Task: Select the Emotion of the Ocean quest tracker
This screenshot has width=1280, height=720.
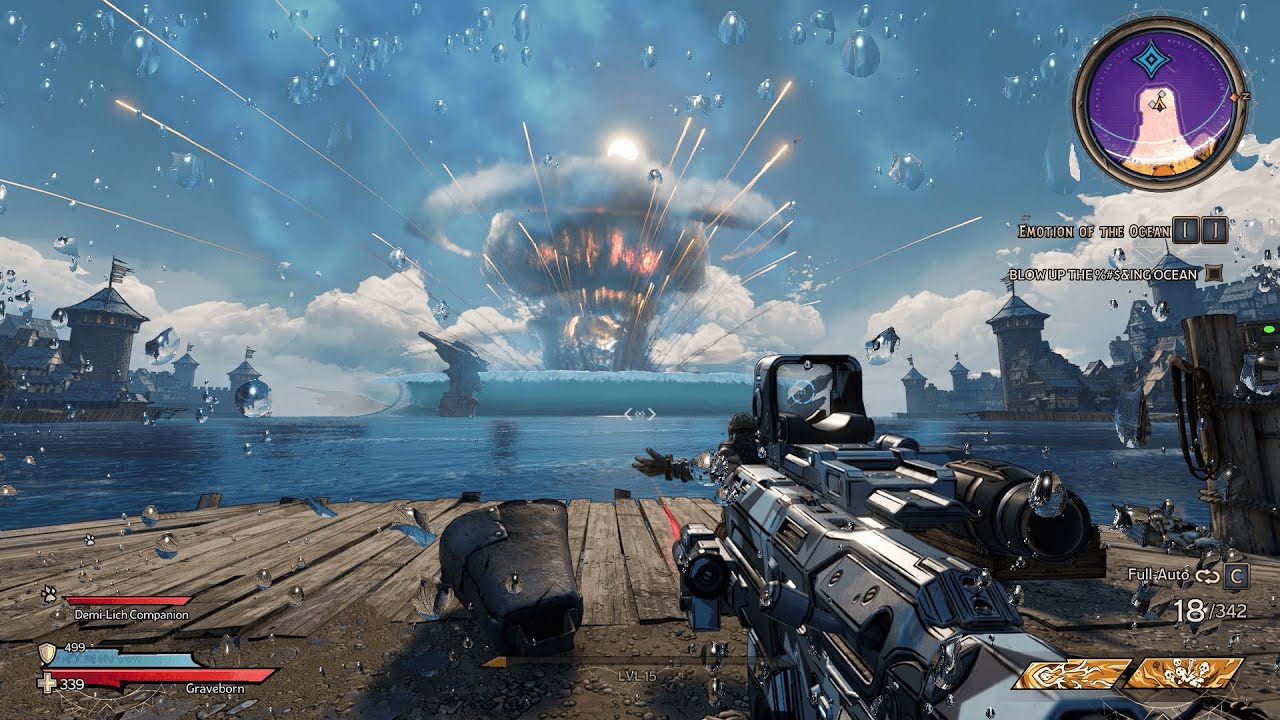Action: click(x=1093, y=231)
